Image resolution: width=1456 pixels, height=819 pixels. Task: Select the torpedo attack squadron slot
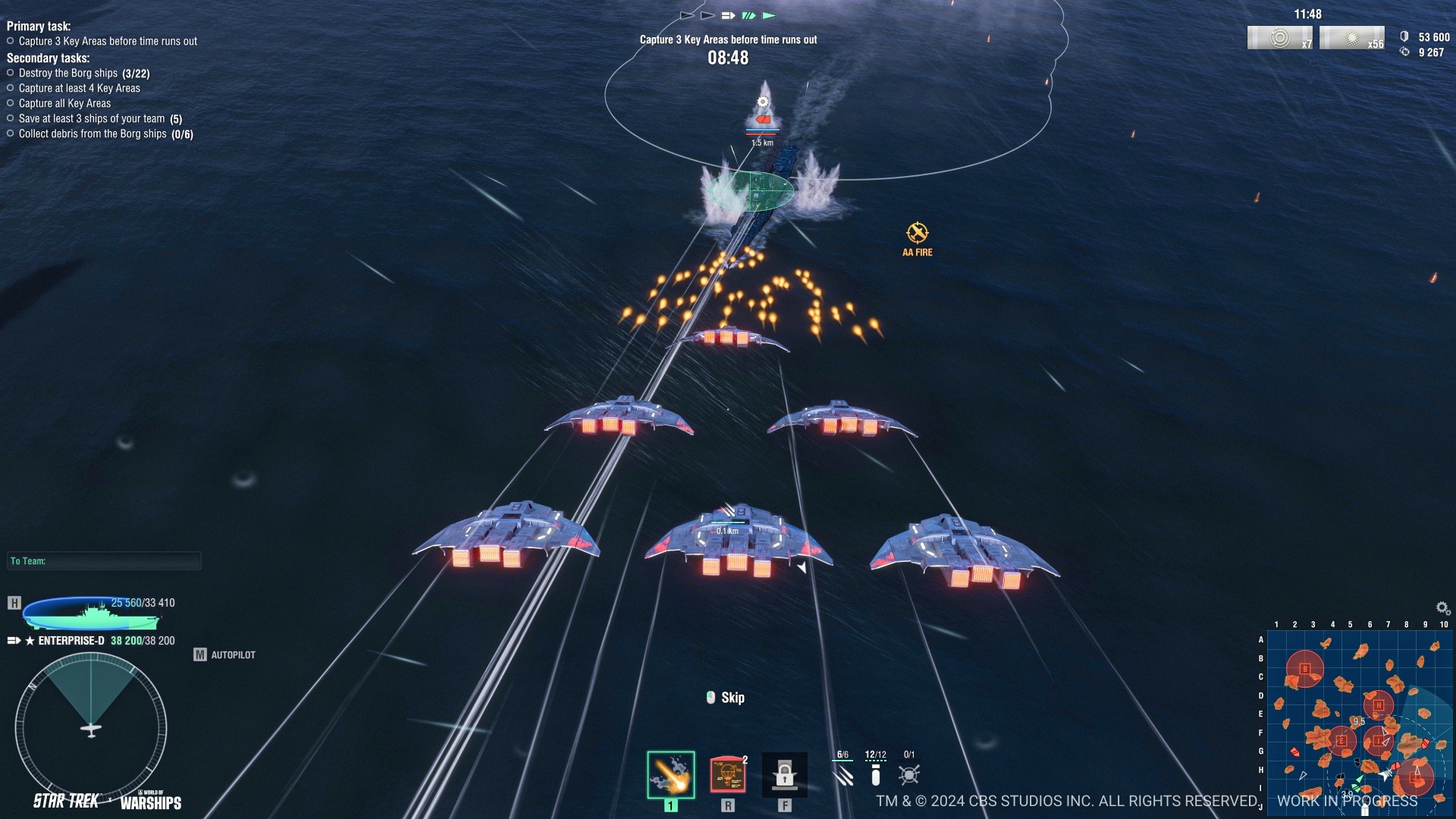670,775
